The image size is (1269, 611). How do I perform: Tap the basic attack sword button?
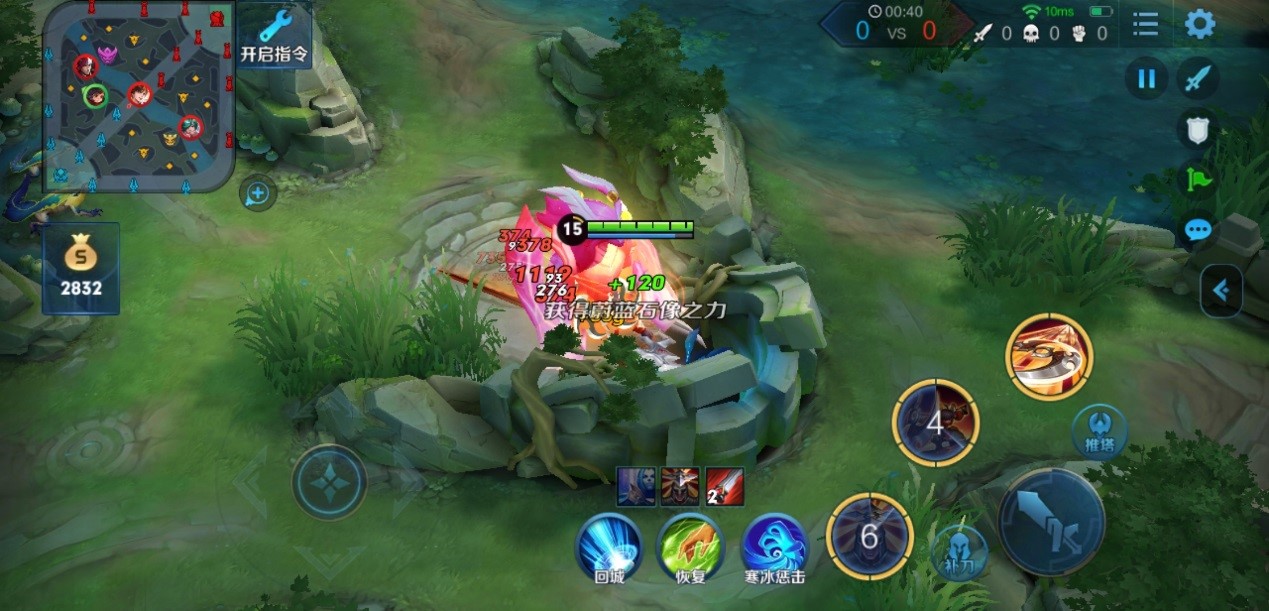pyautogui.click(x=1051, y=521)
